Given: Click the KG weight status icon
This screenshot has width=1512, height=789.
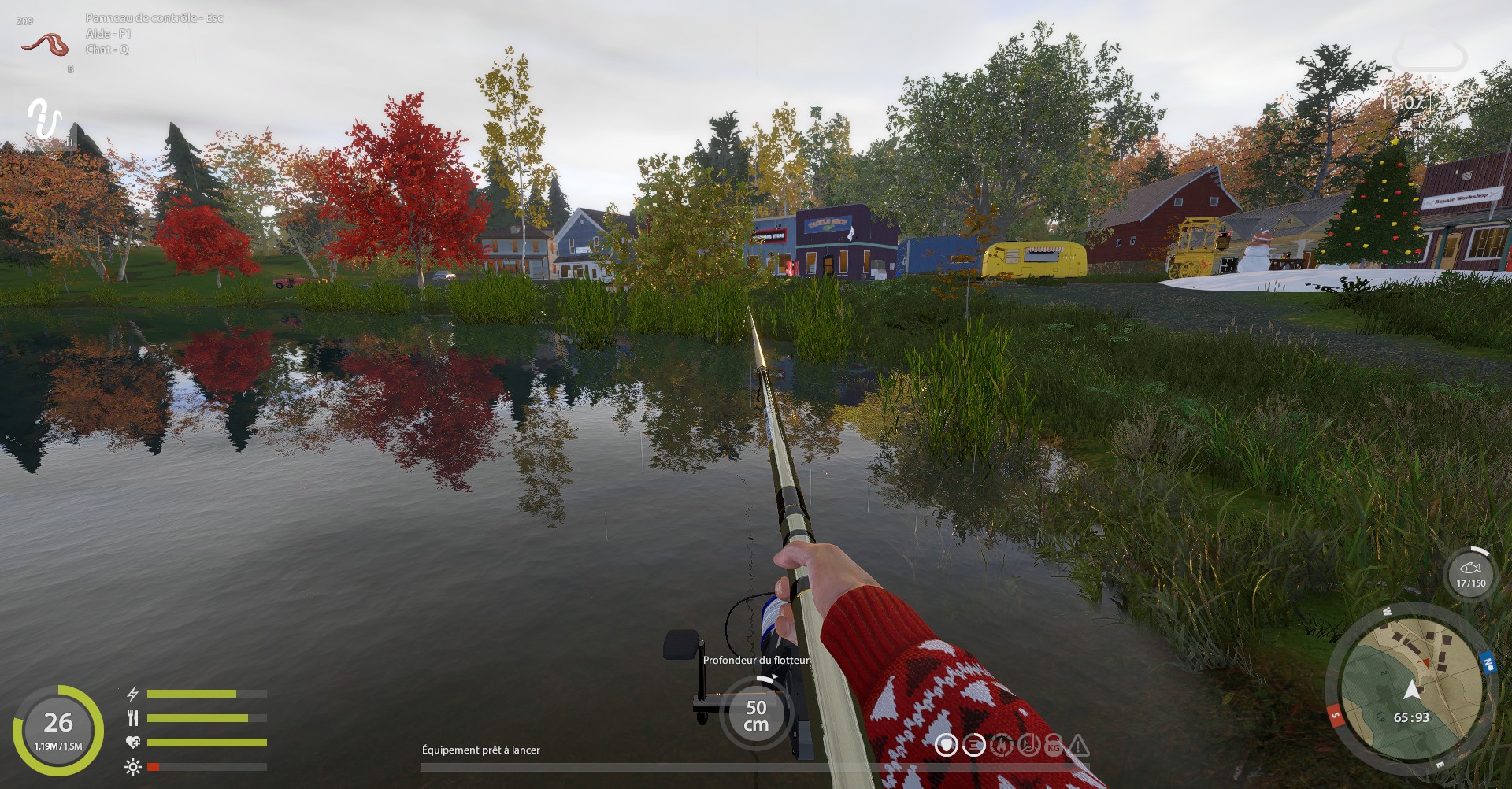Looking at the screenshot, I should [1053, 746].
